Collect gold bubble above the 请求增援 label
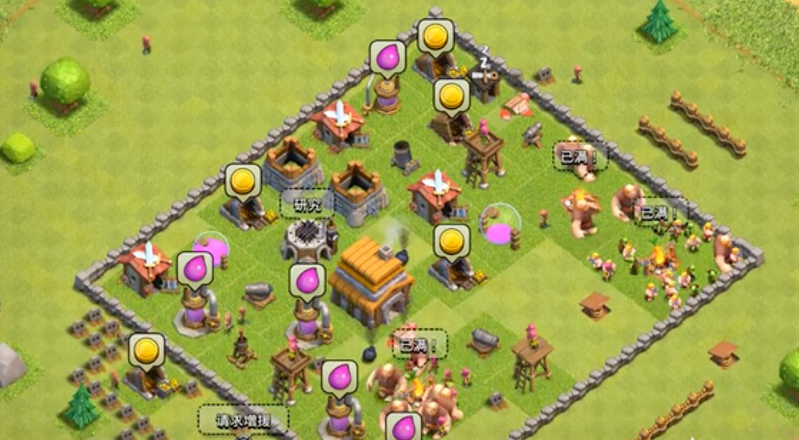Screen dimensions: 799x440 click(147, 351)
